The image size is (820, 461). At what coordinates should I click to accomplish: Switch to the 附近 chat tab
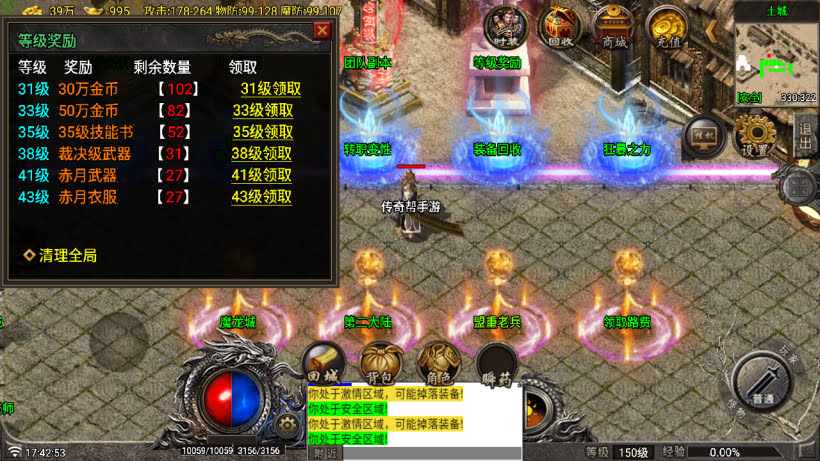click(326, 453)
